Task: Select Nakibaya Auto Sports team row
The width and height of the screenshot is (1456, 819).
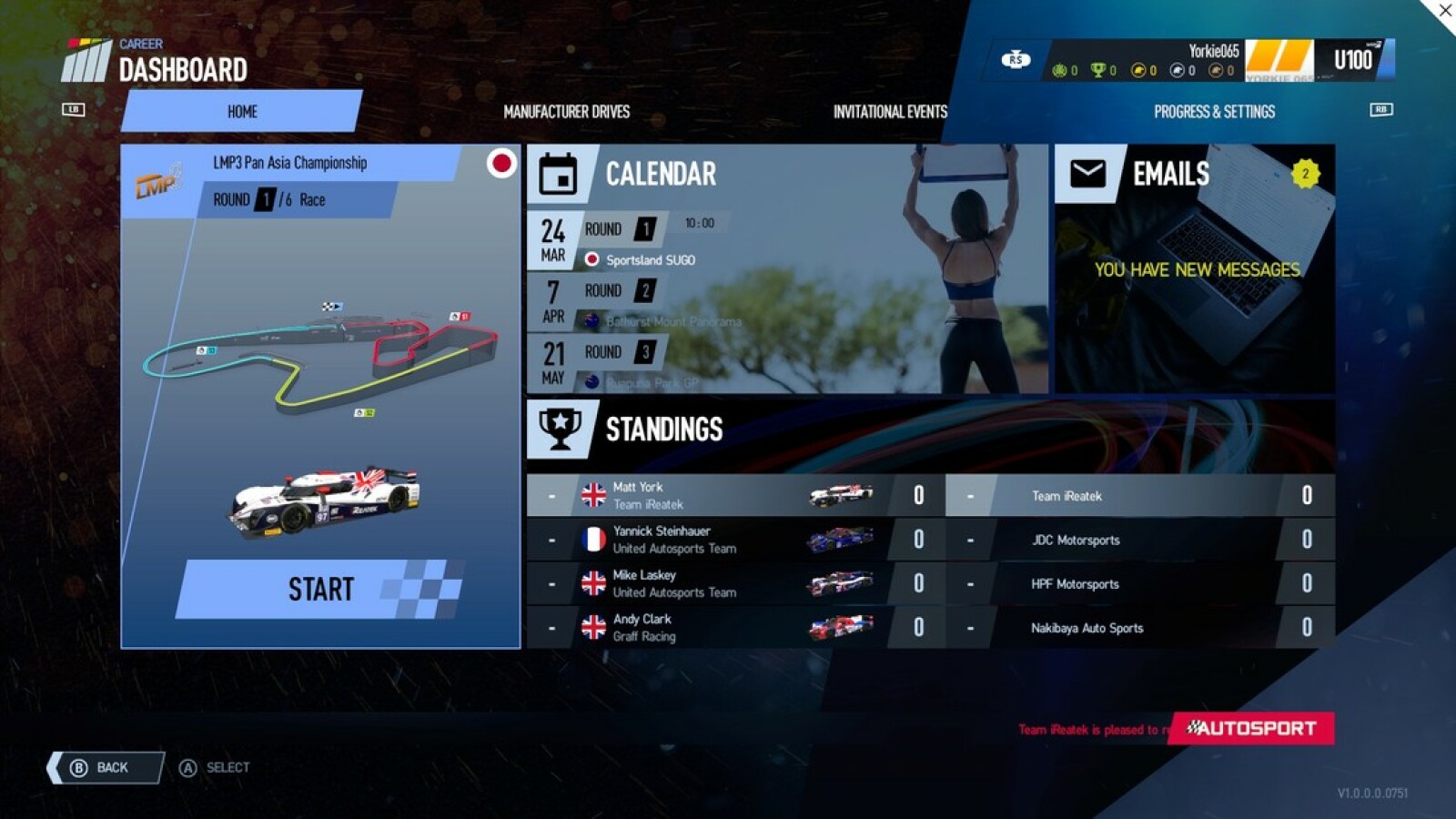Action: pos(1139,627)
